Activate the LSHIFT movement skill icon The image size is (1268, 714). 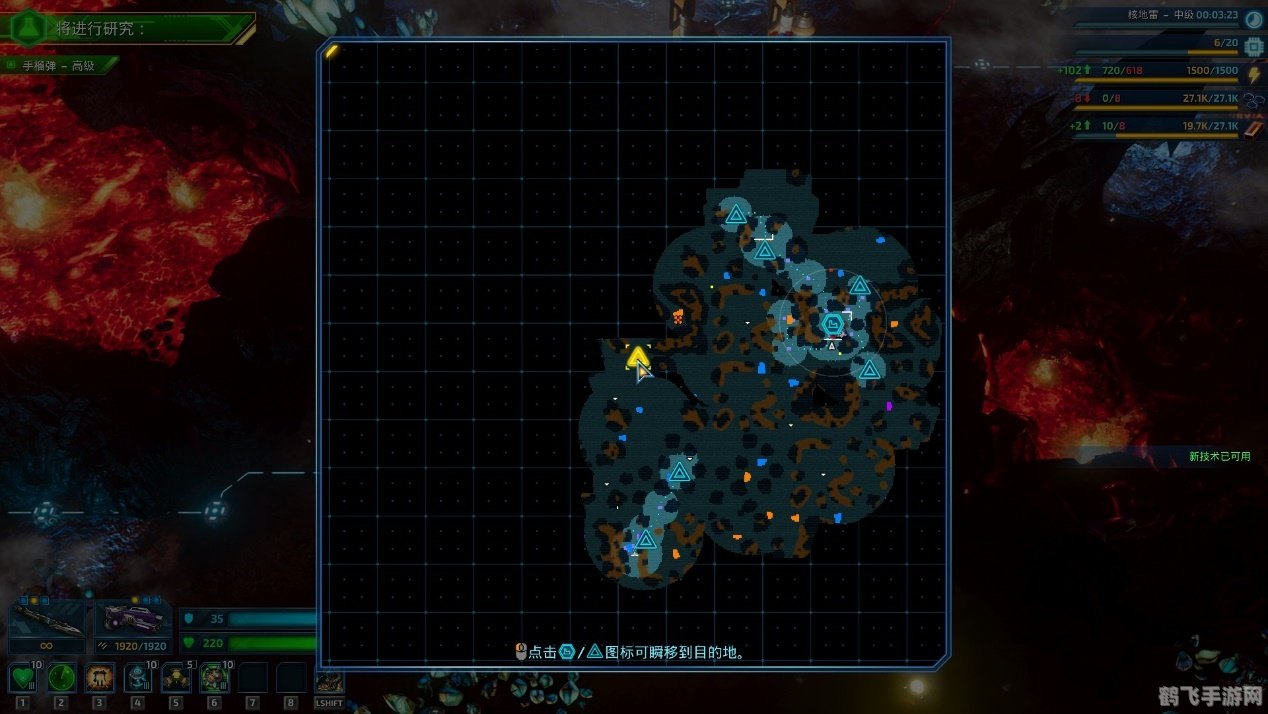pos(329,682)
